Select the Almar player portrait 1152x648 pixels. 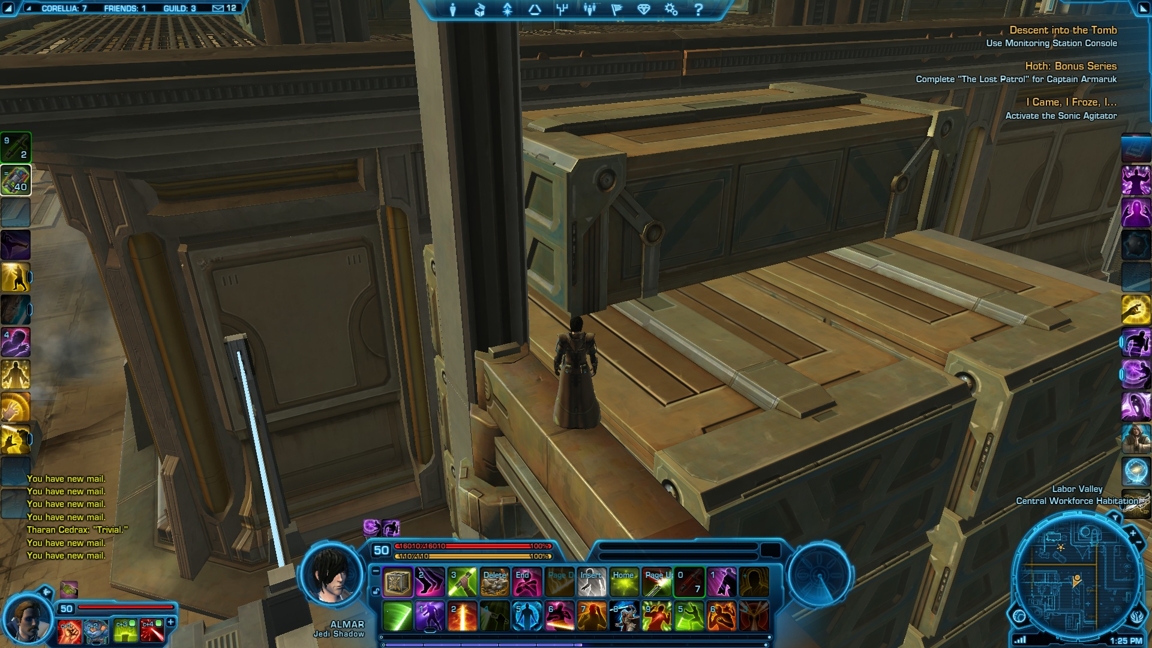pos(332,576)
